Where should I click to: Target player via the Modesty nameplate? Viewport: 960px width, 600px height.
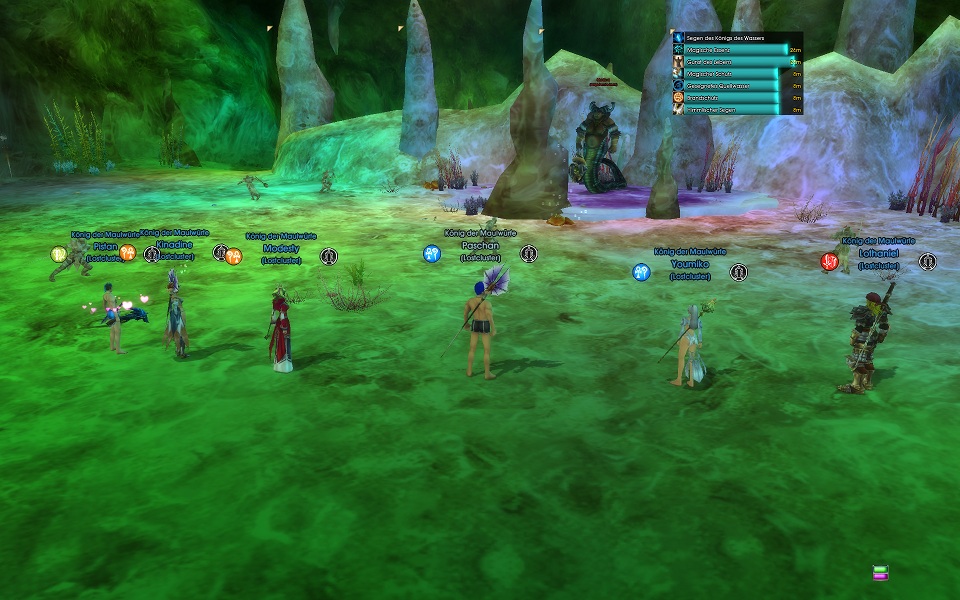click(281, 248)
